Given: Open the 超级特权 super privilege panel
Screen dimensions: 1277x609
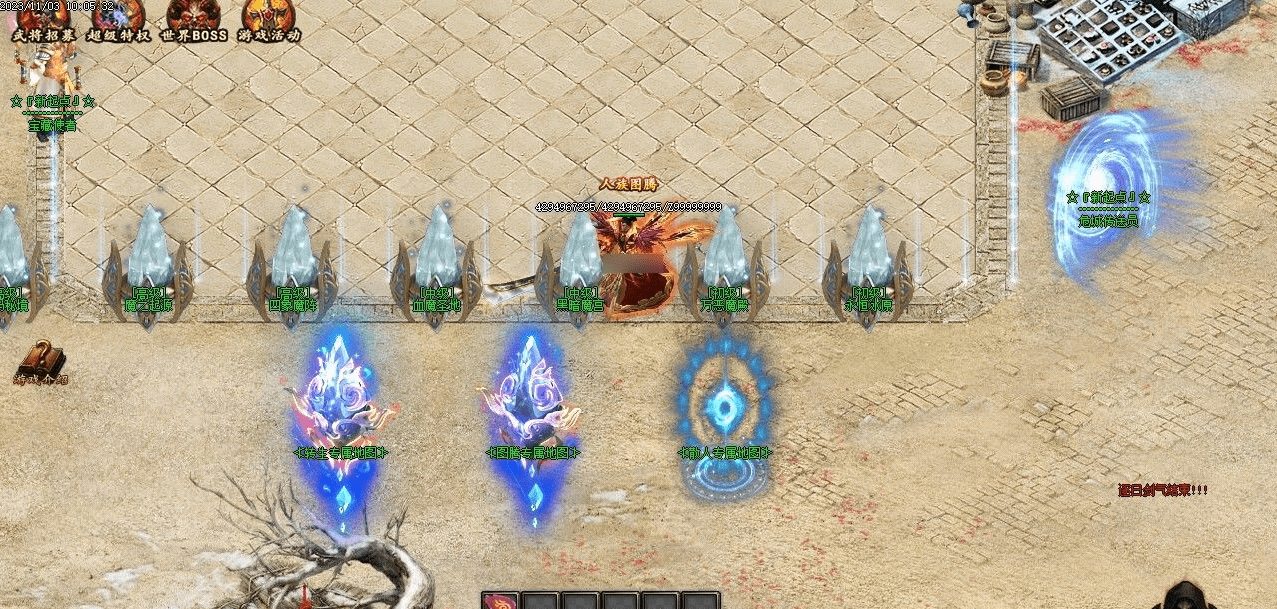Looking at the screenshot, I should tap(118, 20).
